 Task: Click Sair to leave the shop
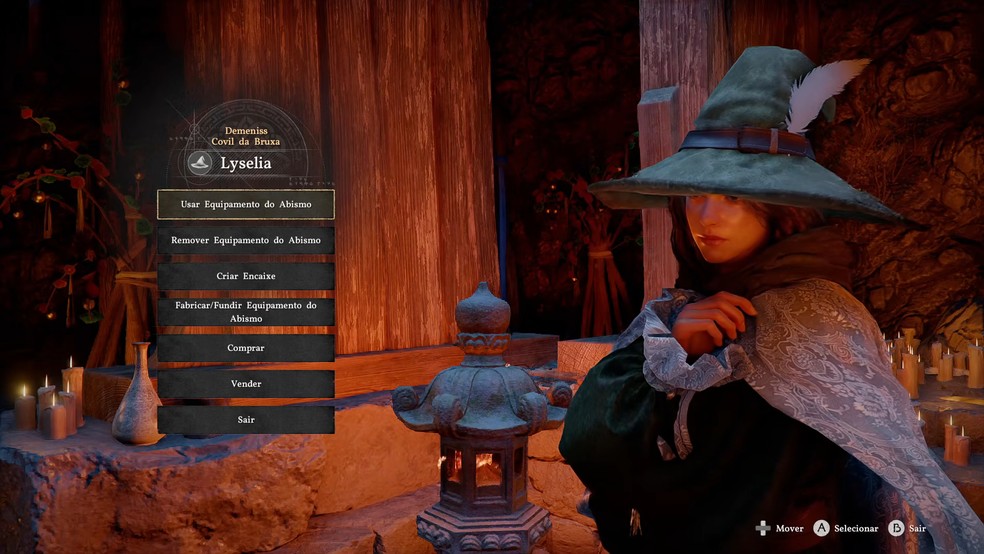246,420
